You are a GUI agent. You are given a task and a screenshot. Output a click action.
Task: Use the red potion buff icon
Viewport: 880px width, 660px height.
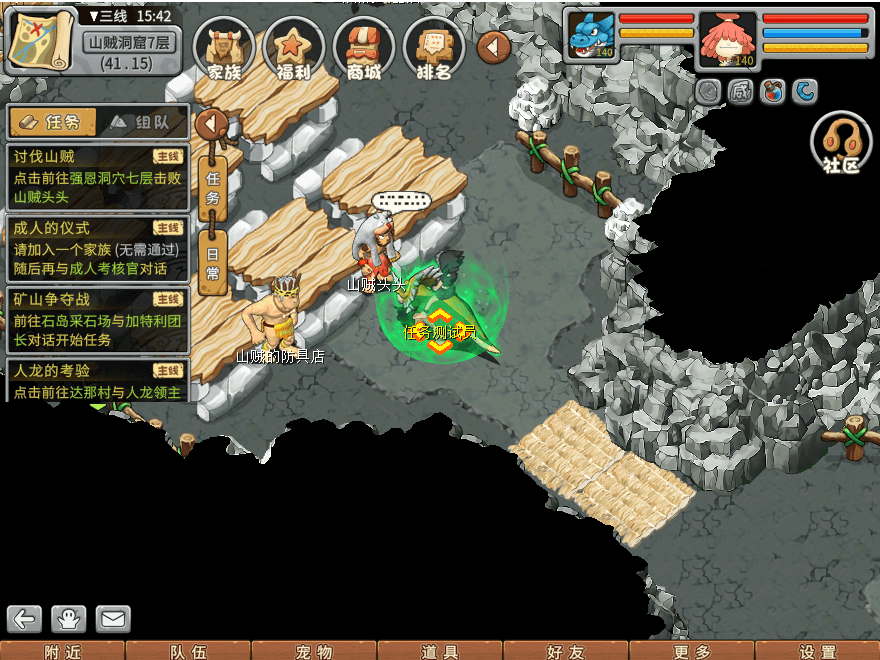[x=772, y=92]
